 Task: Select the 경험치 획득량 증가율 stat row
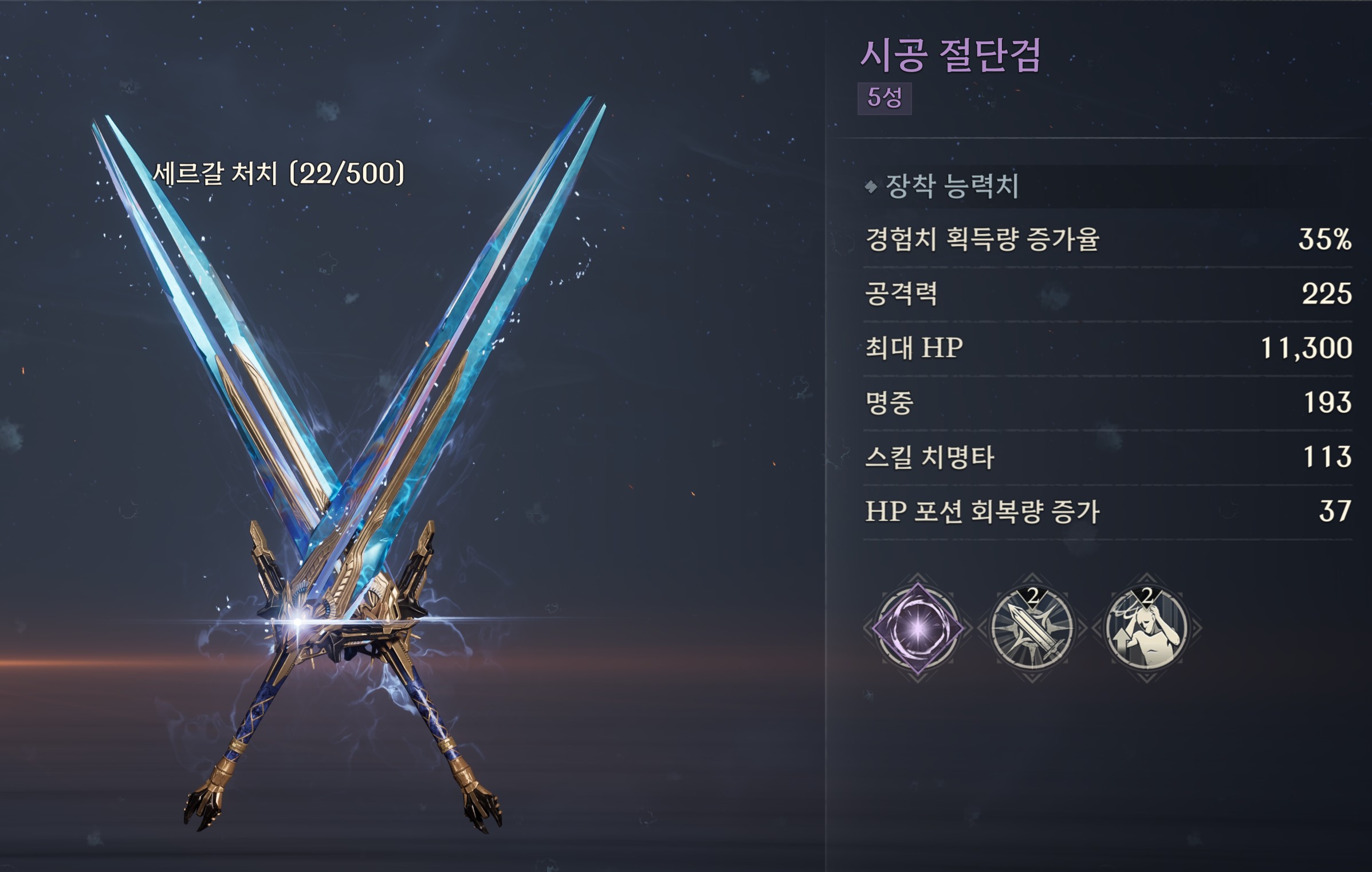point(1107,239)
